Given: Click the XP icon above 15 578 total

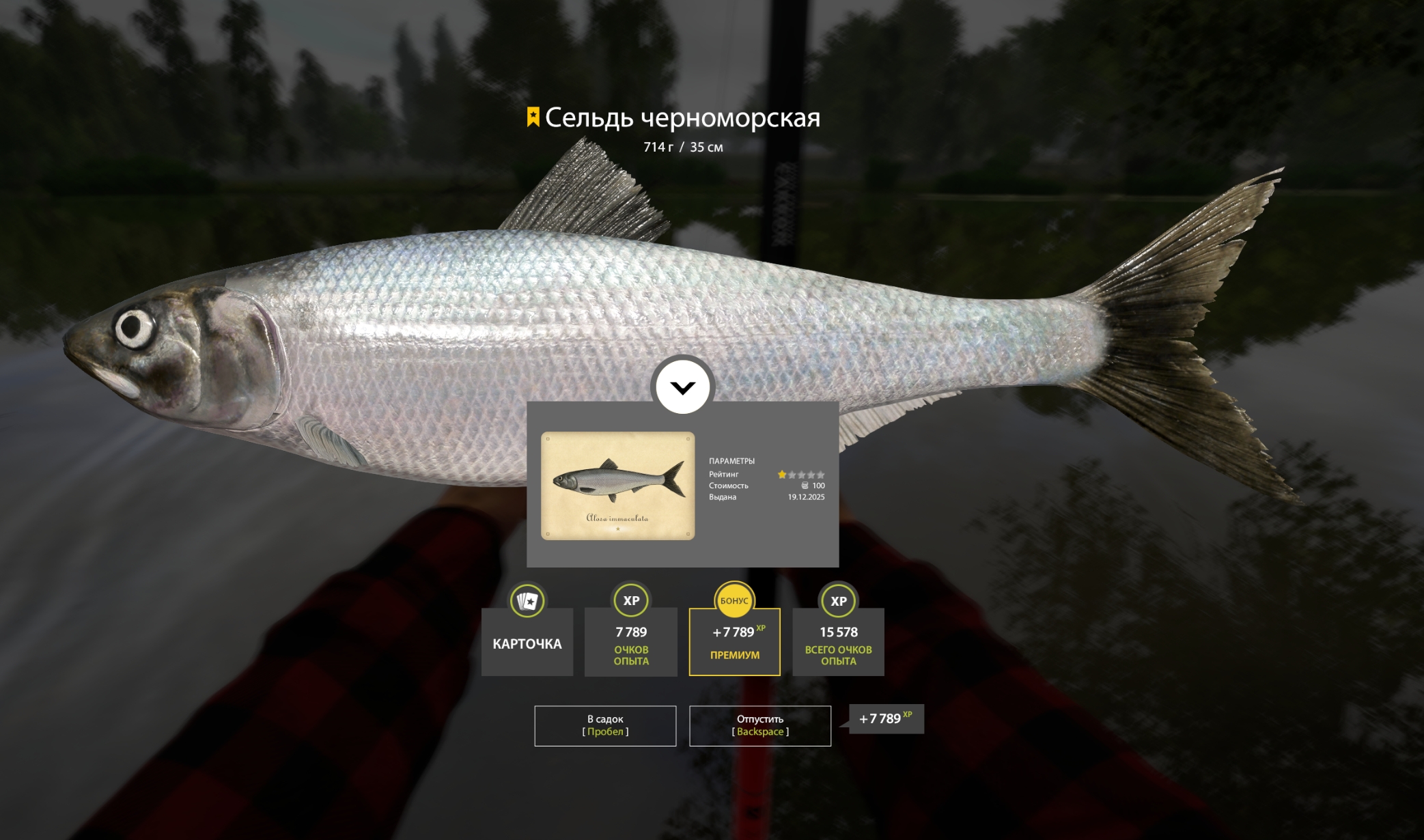Looking at the screenshot, I should [839, 602].
